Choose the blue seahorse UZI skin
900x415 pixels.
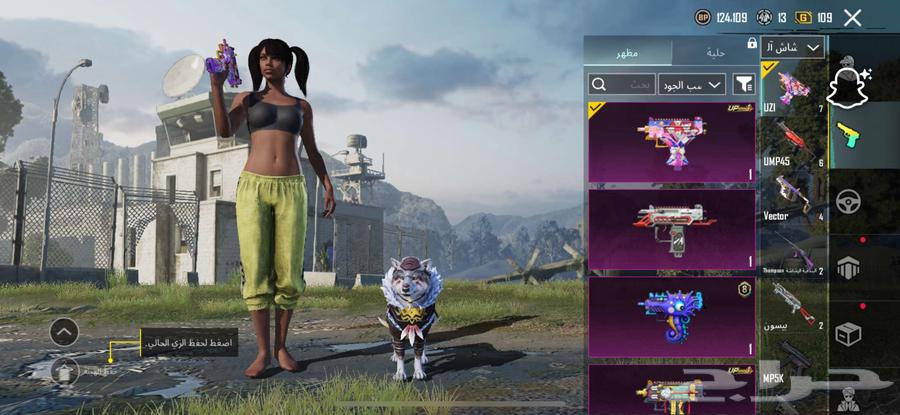click(x=671, y=317)
